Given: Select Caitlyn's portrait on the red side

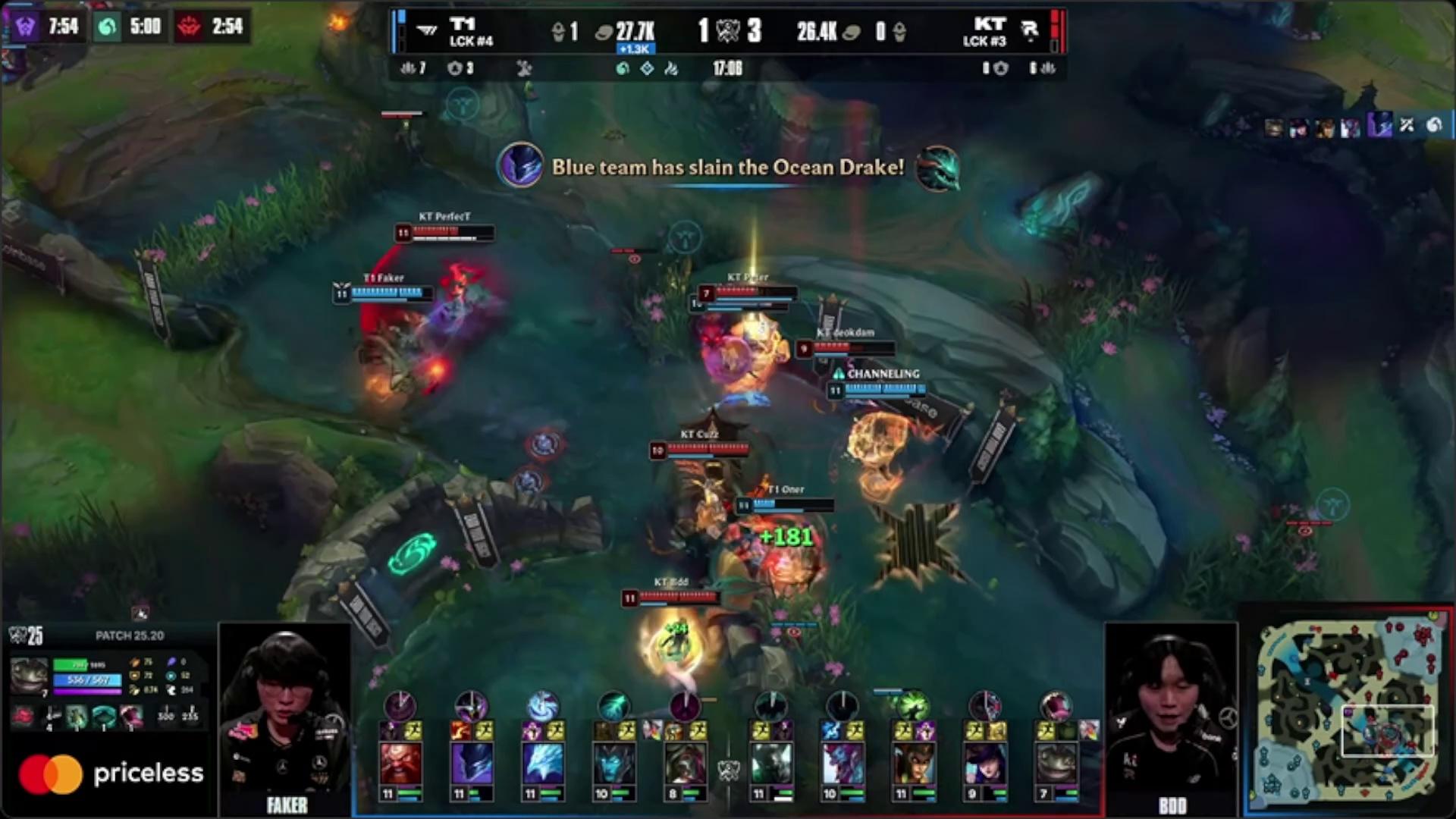Looking at the screenshot, I should pyautogui.click(x=984, y=763).
